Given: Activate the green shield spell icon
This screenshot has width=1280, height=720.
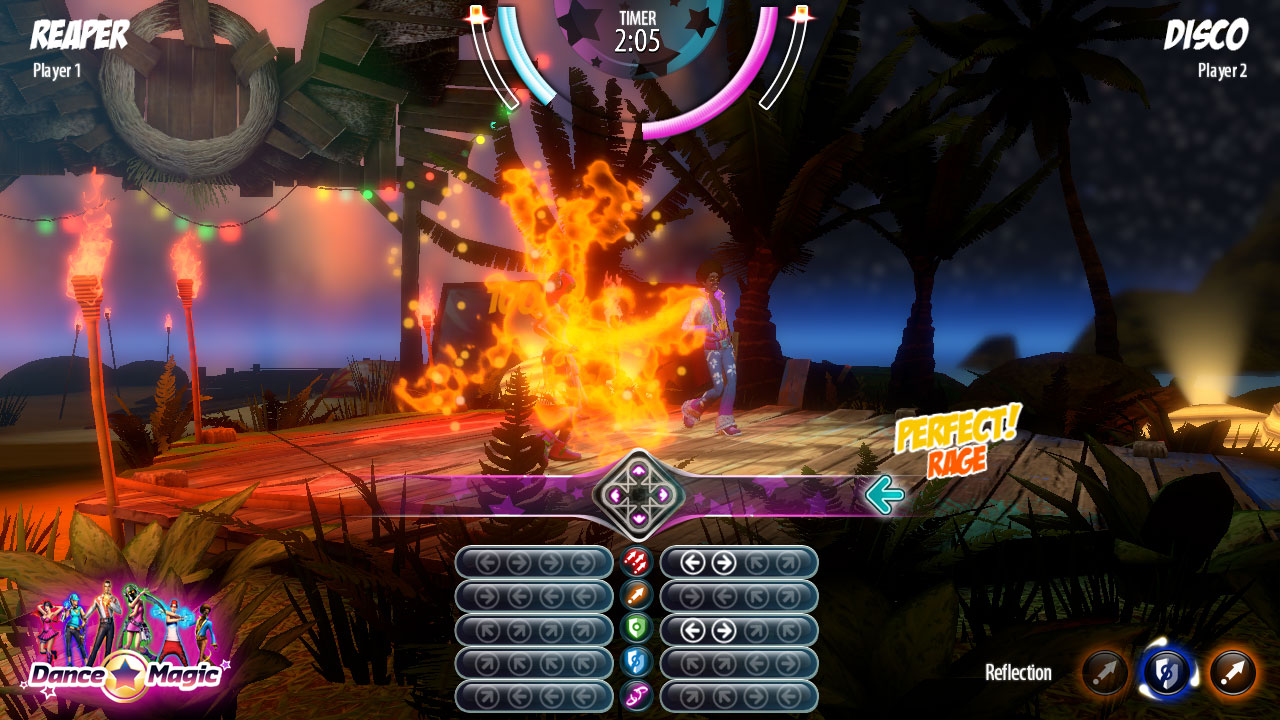Looking at the screenshot, I should 636,629.
